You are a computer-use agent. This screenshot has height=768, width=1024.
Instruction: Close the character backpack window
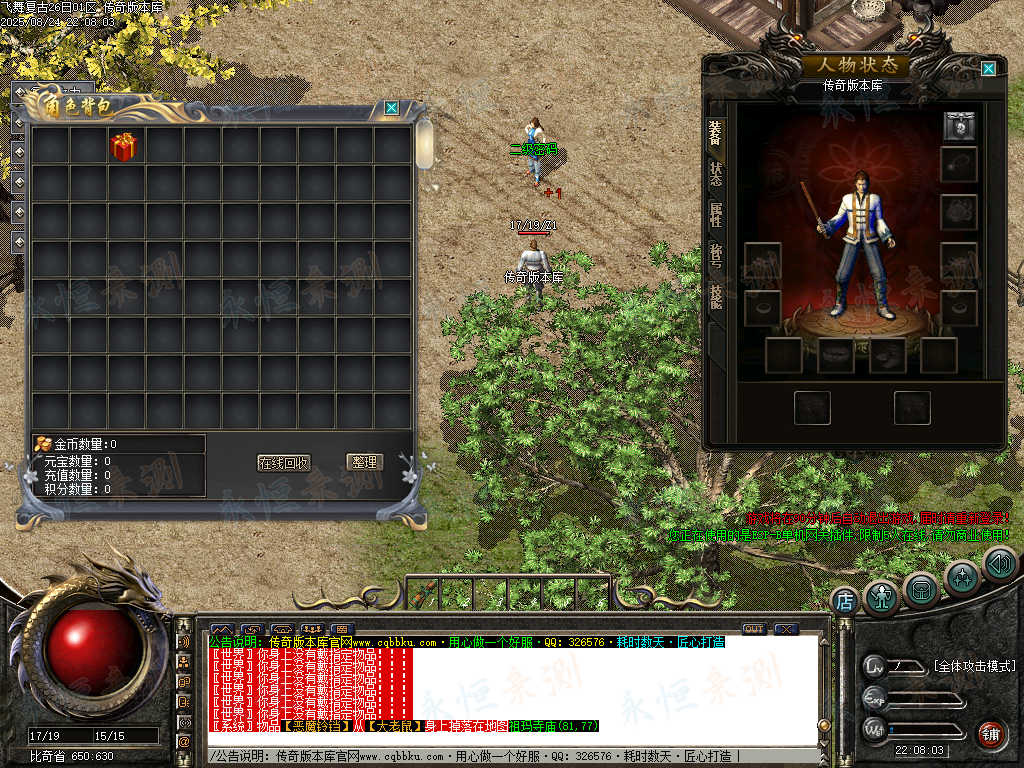click(392, 108)
